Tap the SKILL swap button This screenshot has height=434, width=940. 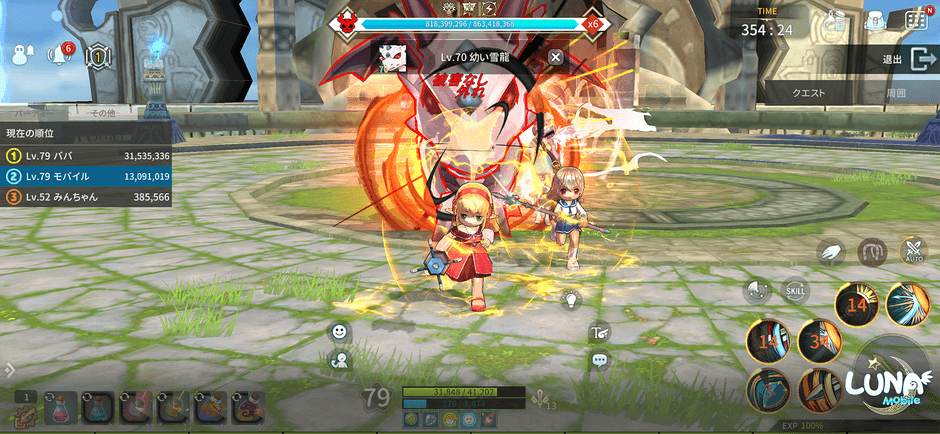tap(796, 290)
